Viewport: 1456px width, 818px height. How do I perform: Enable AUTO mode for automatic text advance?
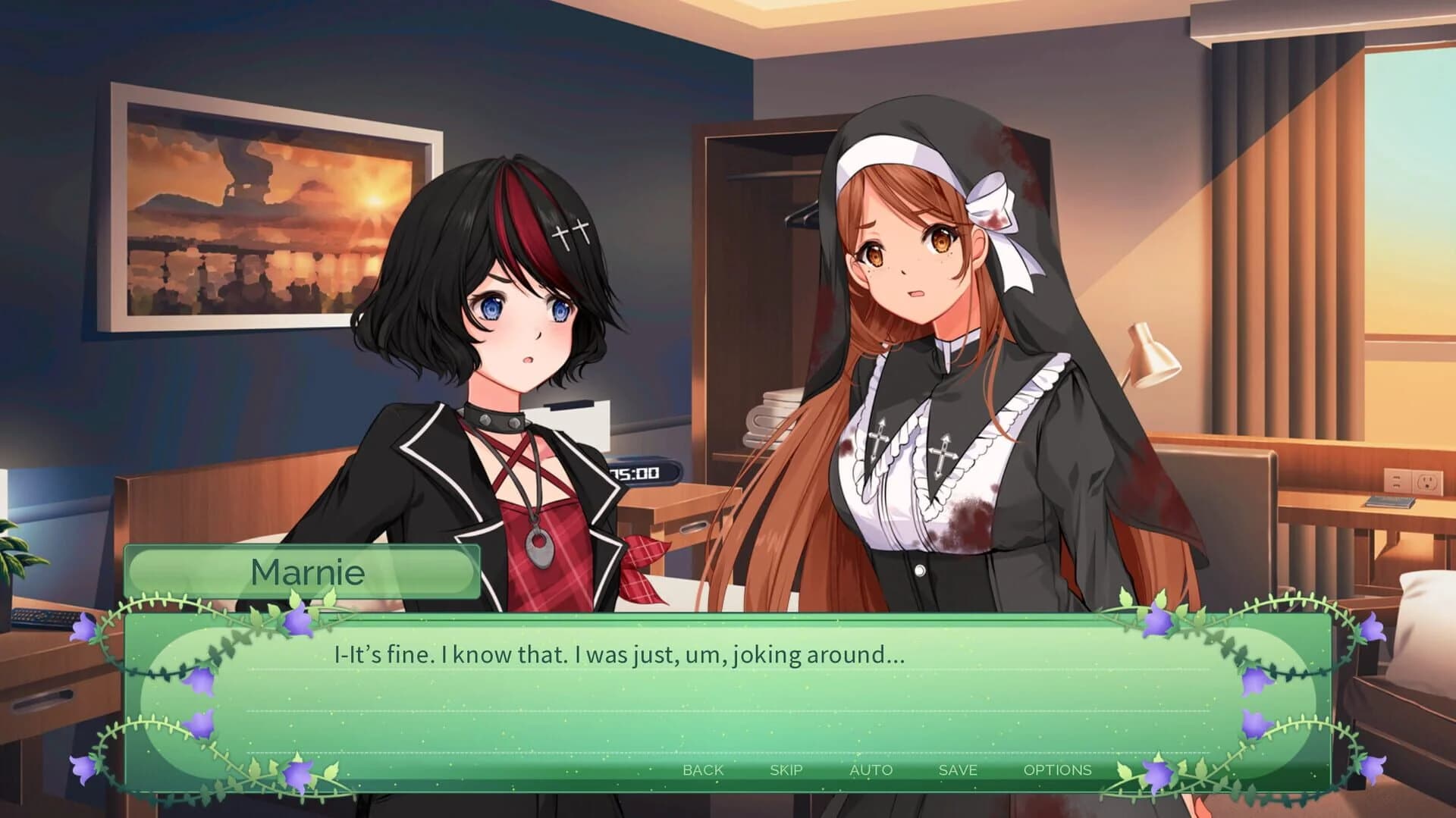coord(872,769)
